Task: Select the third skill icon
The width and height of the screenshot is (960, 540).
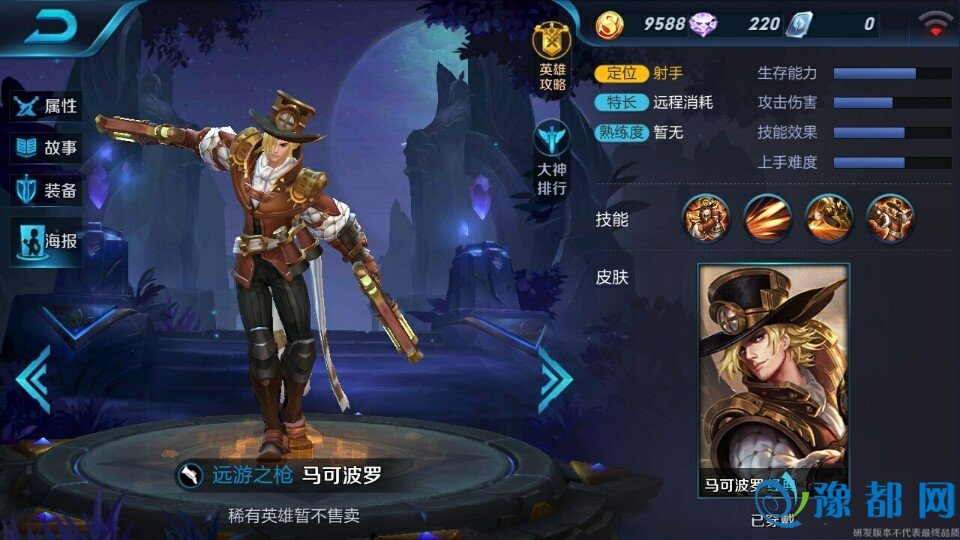Action: [x=829, y=218]
